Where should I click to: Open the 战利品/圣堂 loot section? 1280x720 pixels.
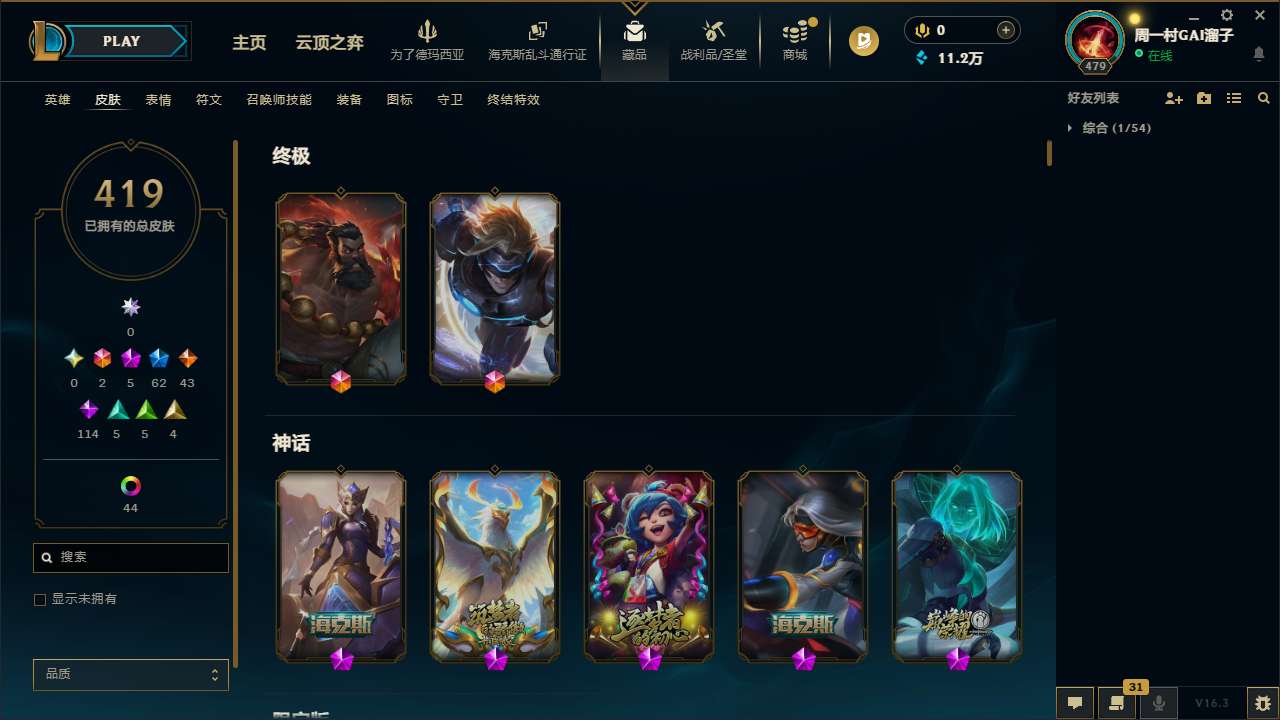coord(713,40)
